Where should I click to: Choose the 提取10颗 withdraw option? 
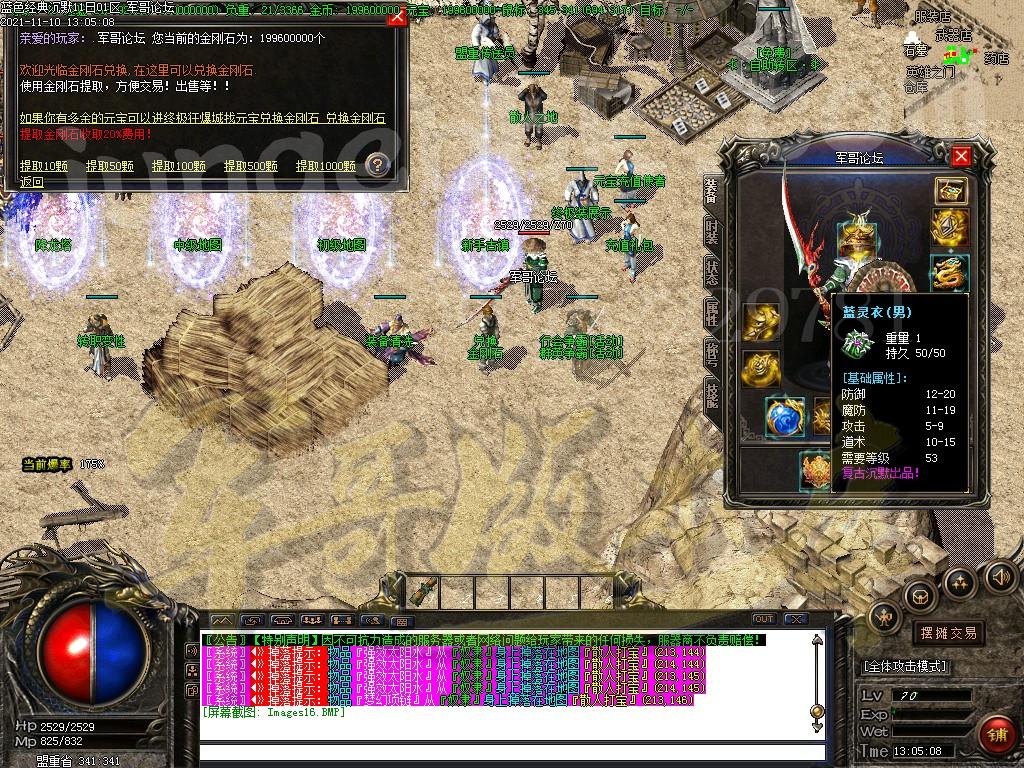[x=44, y=166]
